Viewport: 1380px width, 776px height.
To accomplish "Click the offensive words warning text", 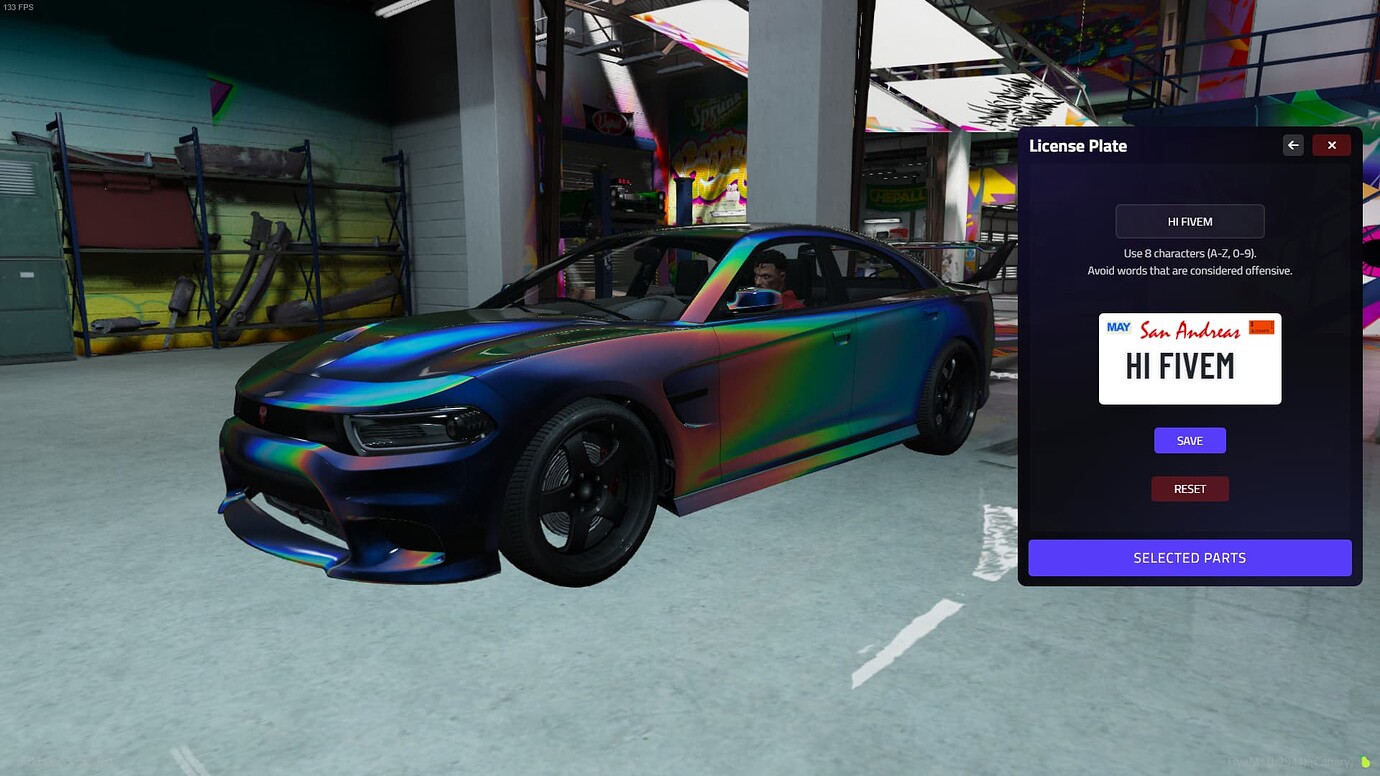I will tap(1189, 270).
